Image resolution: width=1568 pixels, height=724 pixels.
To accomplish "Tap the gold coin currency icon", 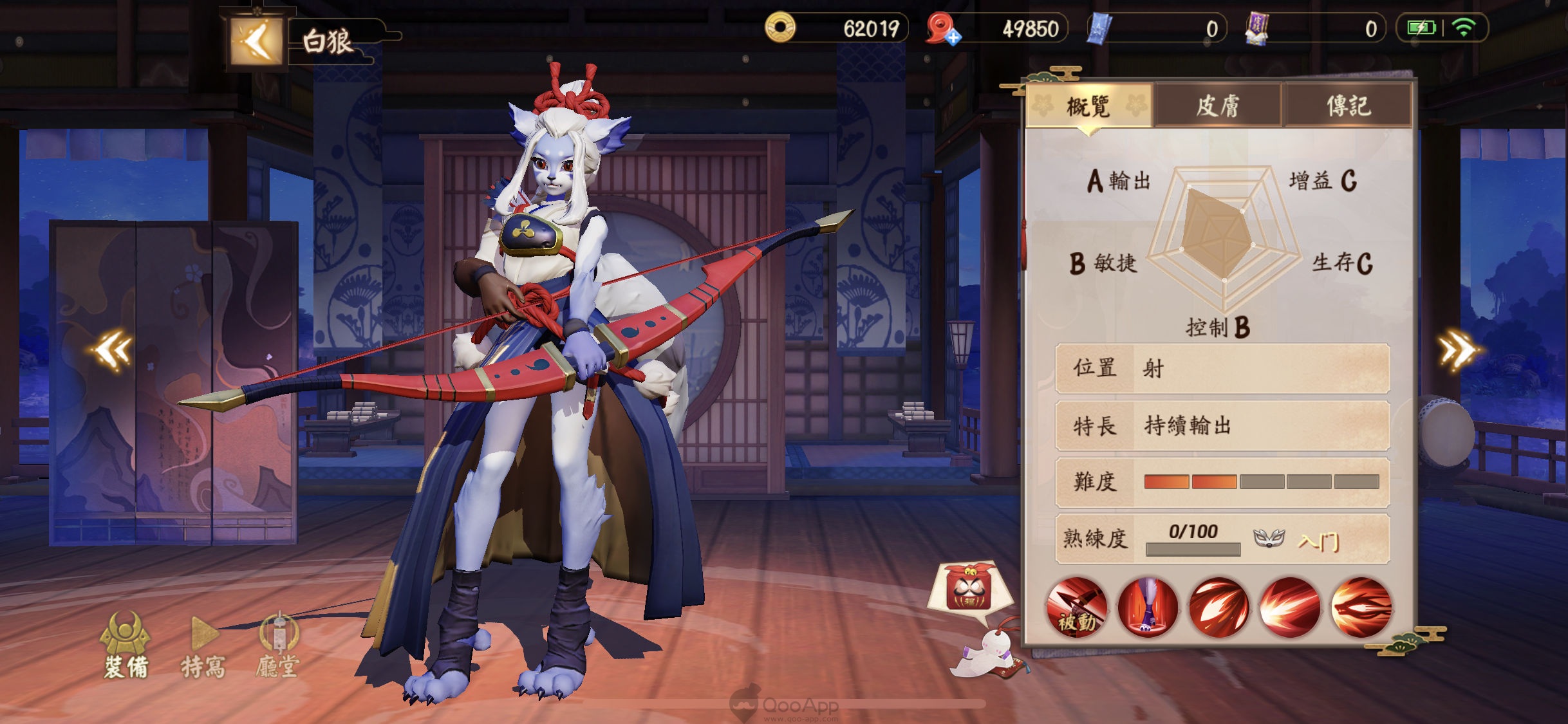I will (x=780, y=28).
